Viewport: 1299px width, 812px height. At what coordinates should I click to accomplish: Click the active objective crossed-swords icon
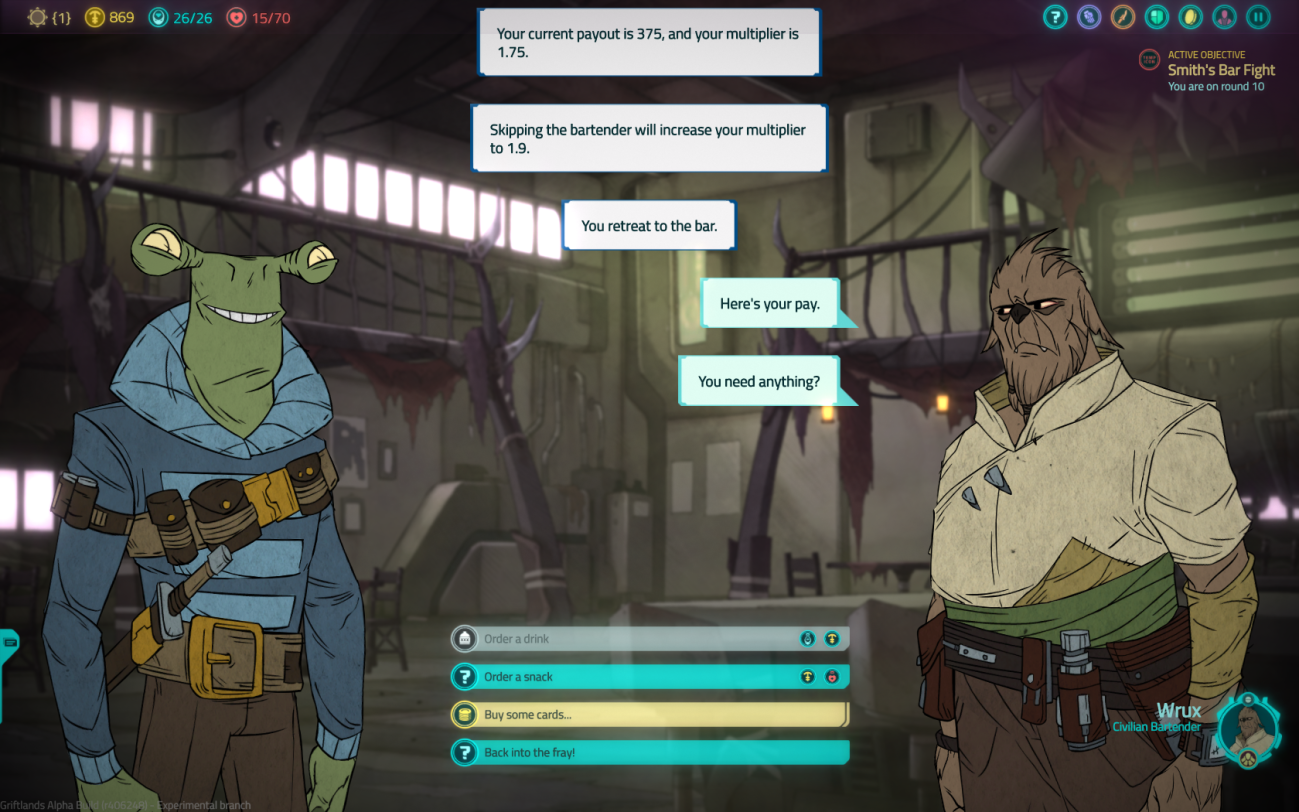point(1150,60)
